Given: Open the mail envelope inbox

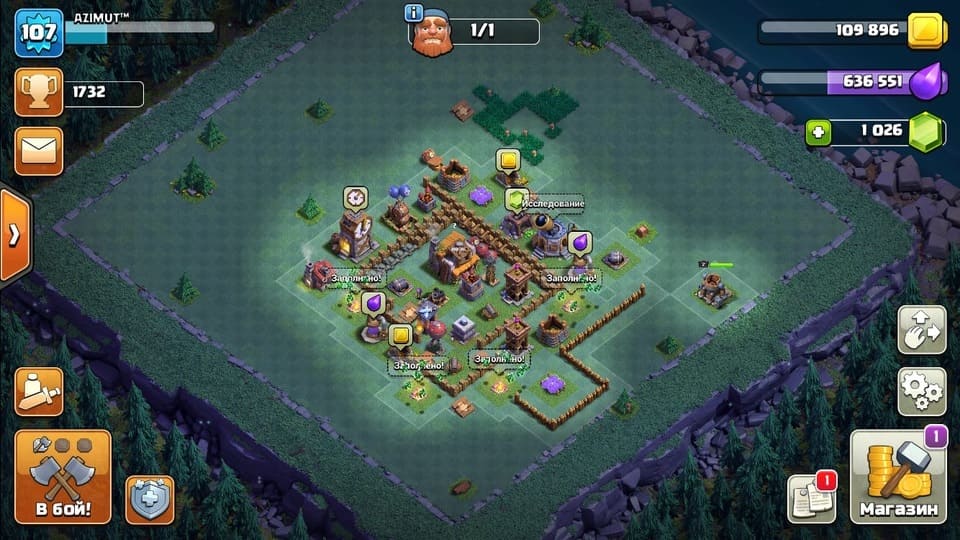Looking at the screenshot, I should [38, 150].
